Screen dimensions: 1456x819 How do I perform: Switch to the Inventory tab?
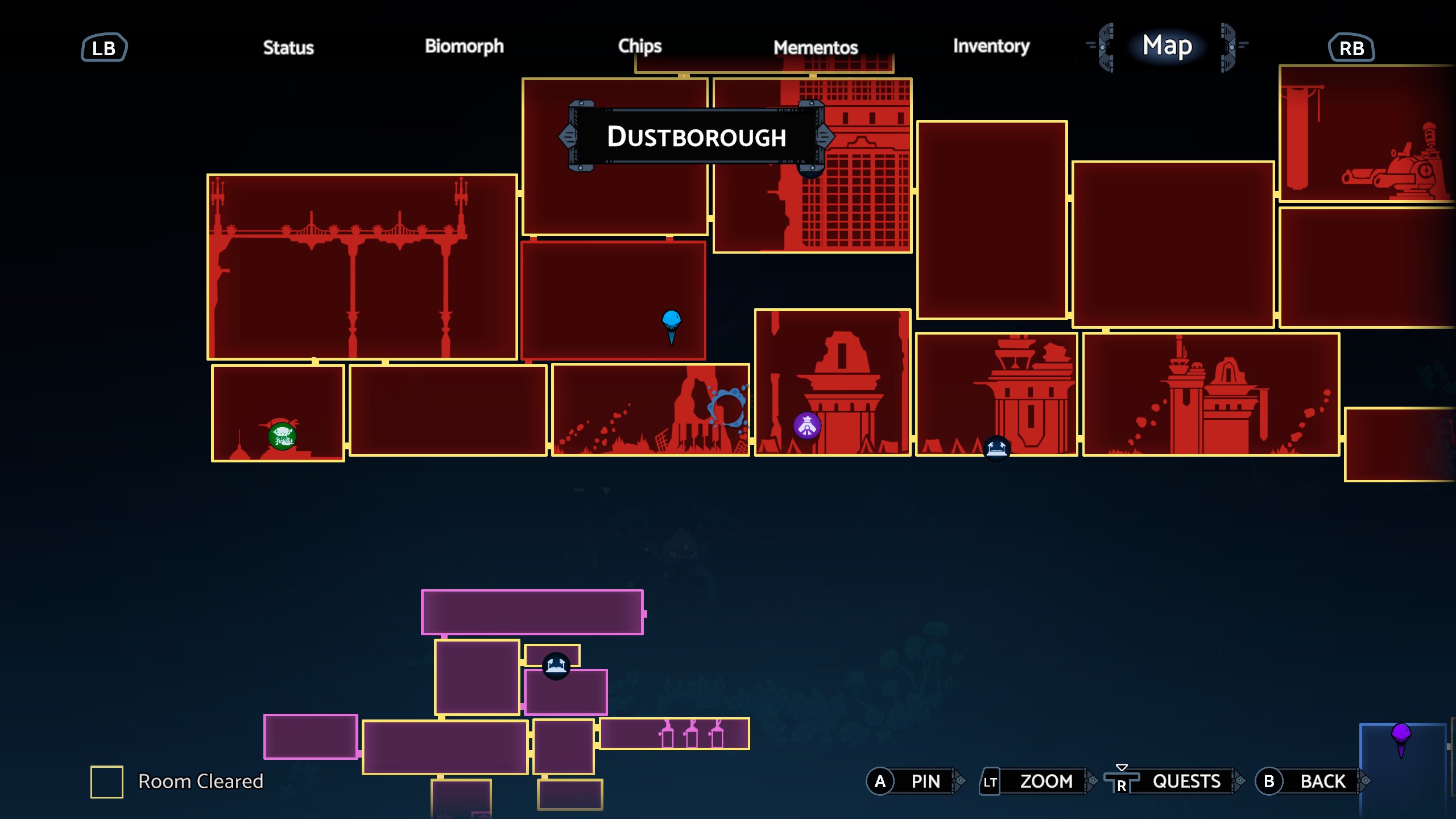[991, 47]
